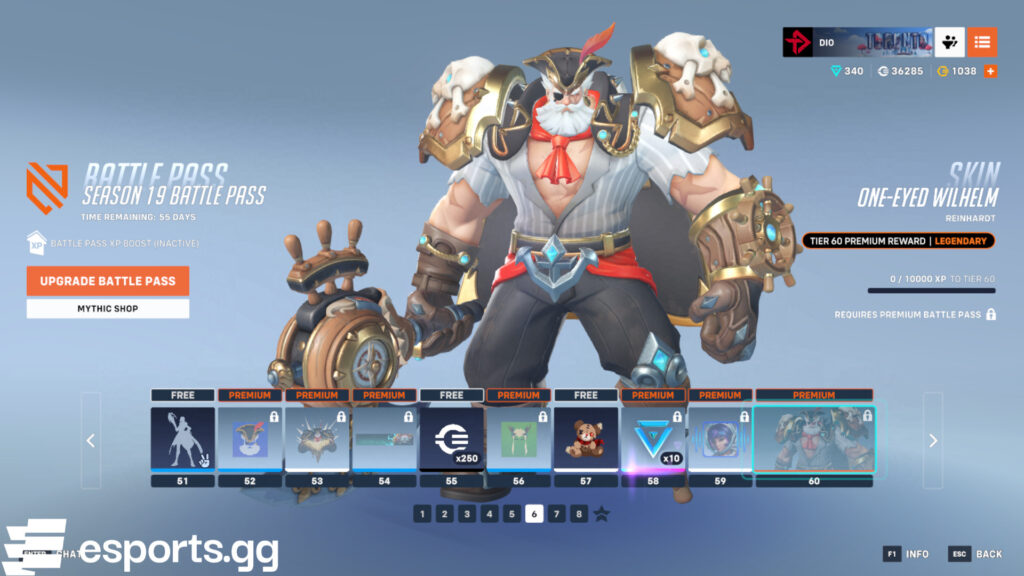Switch to battle pass page 1
The height and width of the screenshot is (576, 1024).
(x=422, y=514)
